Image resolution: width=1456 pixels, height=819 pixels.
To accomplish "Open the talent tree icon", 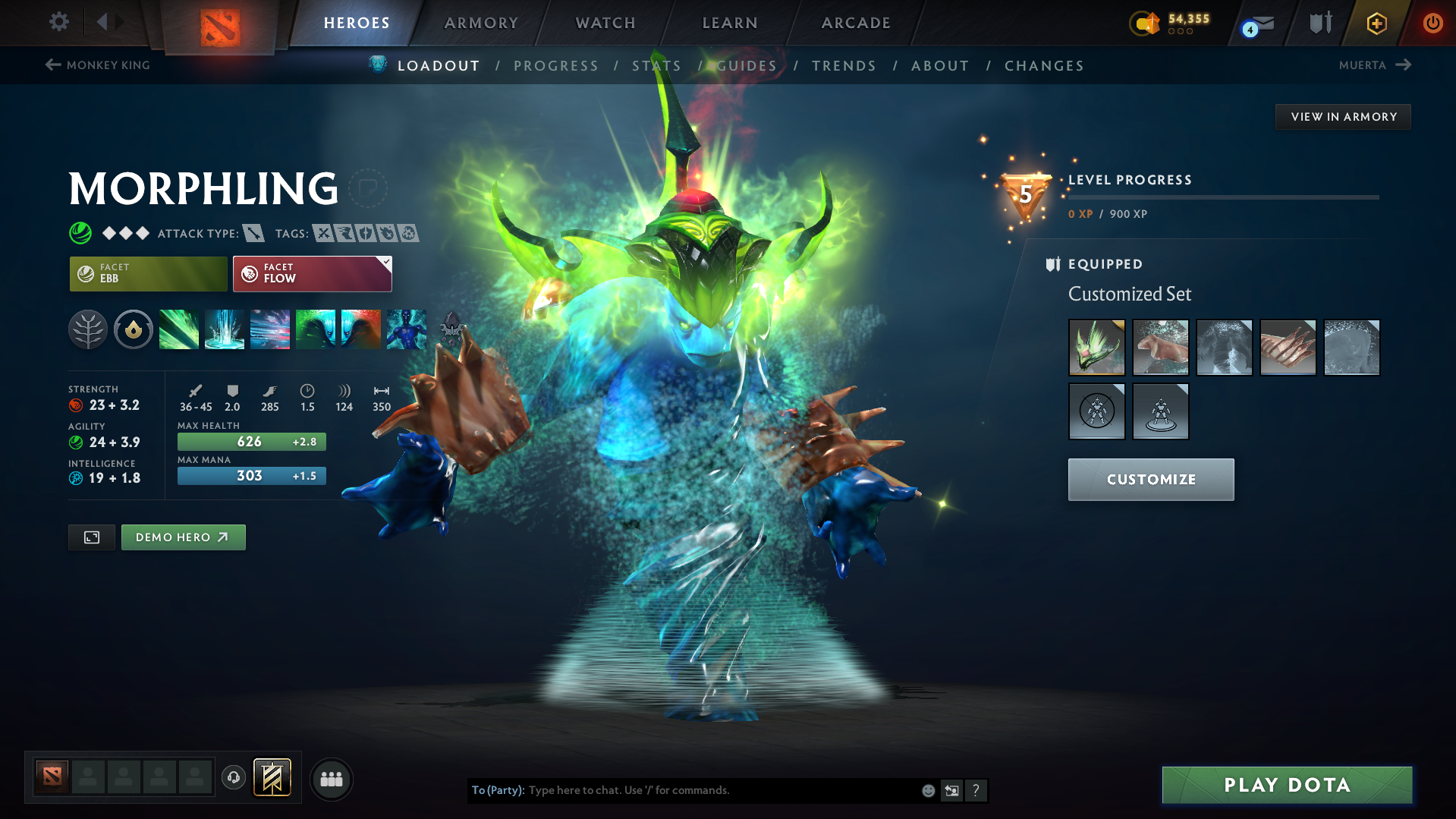I will [x=88, y=329].
